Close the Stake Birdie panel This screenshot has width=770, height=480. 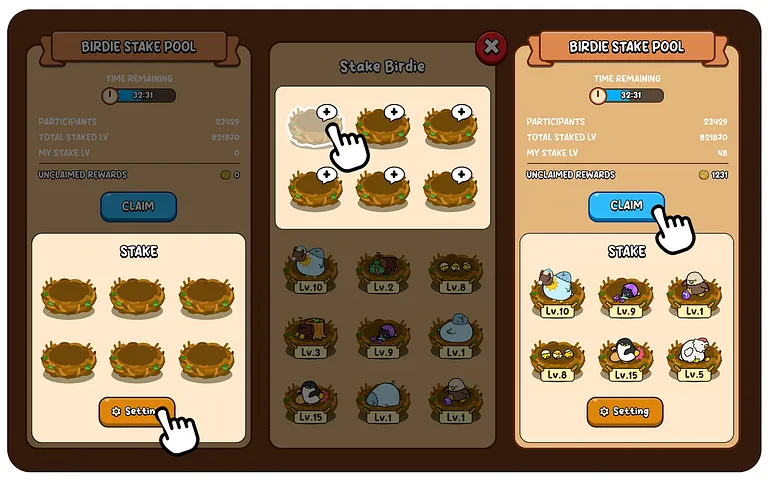tap(490, 46)
